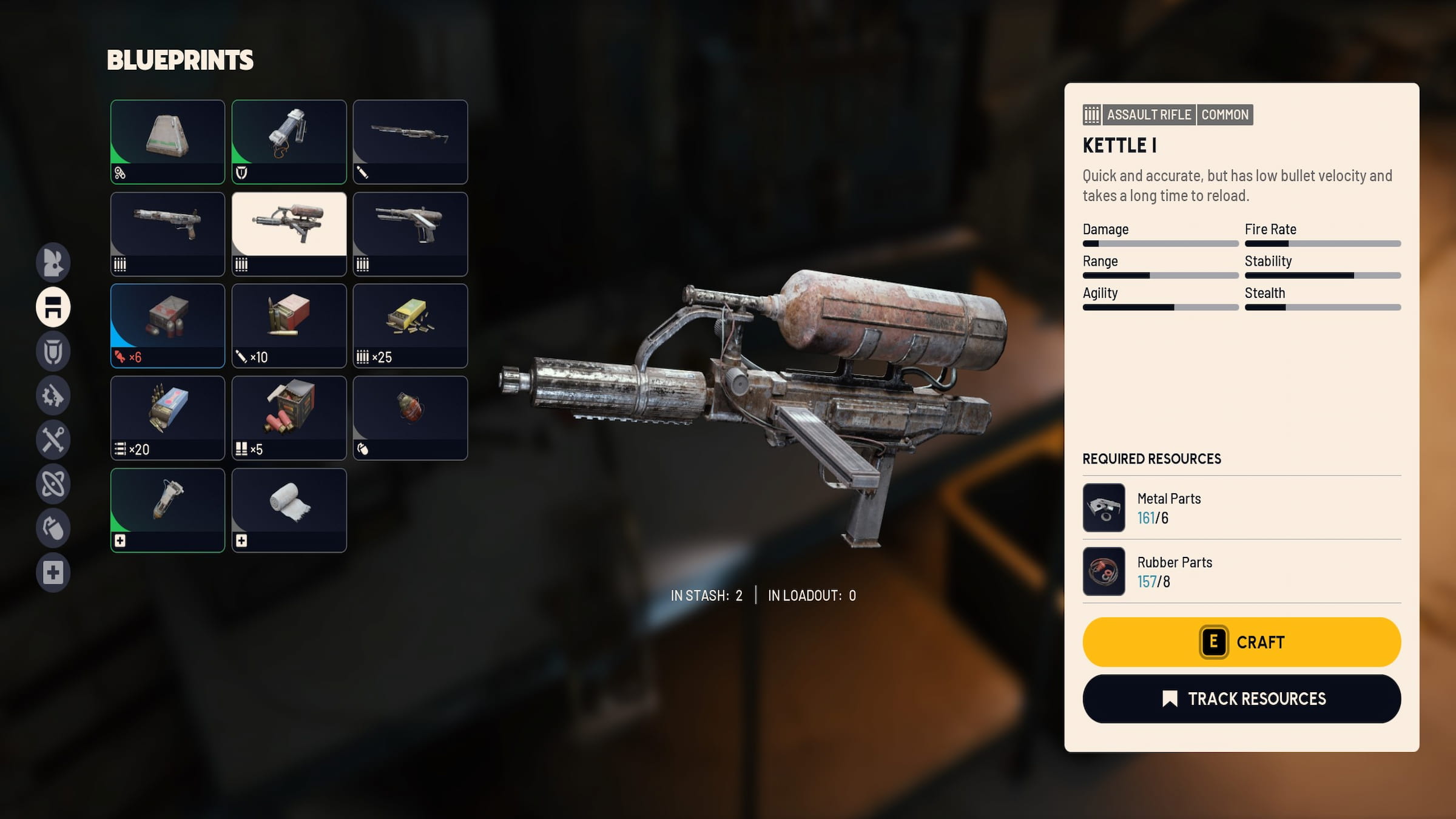The height and width of the screenshot is (819, 1456).
Task: Click the Track Resources button
Action: [x=1241, y=698]
